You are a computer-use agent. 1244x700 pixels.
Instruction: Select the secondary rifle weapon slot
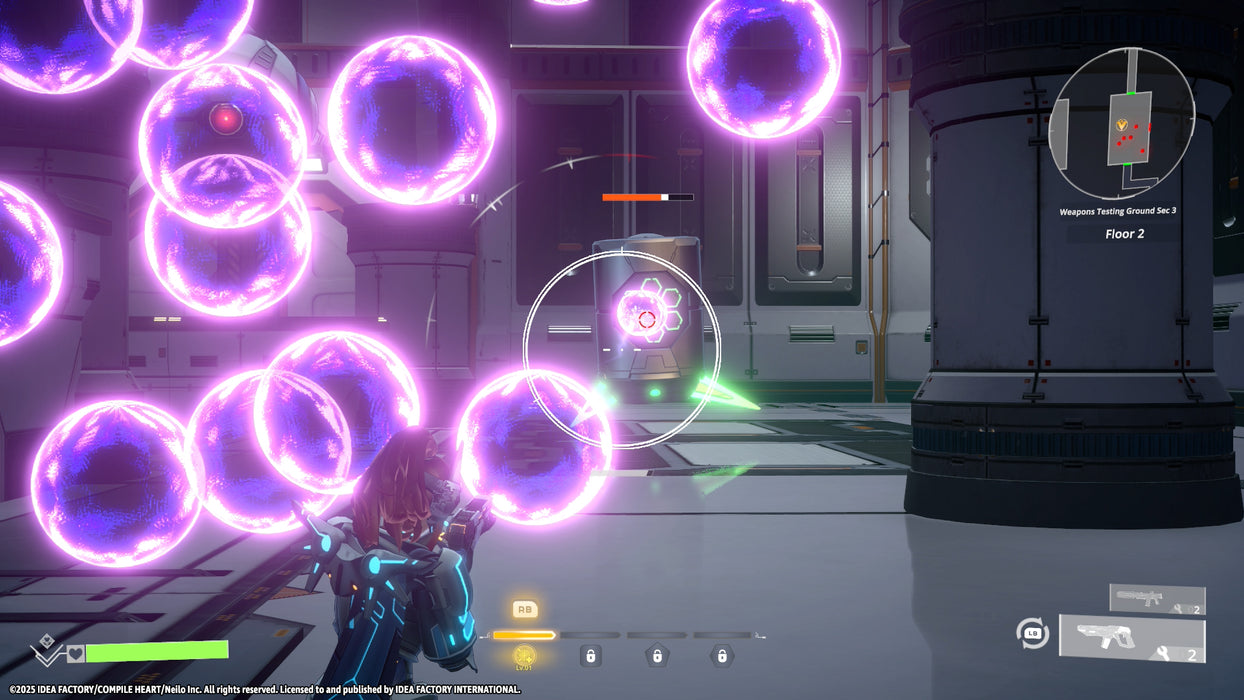[1156, 599]
